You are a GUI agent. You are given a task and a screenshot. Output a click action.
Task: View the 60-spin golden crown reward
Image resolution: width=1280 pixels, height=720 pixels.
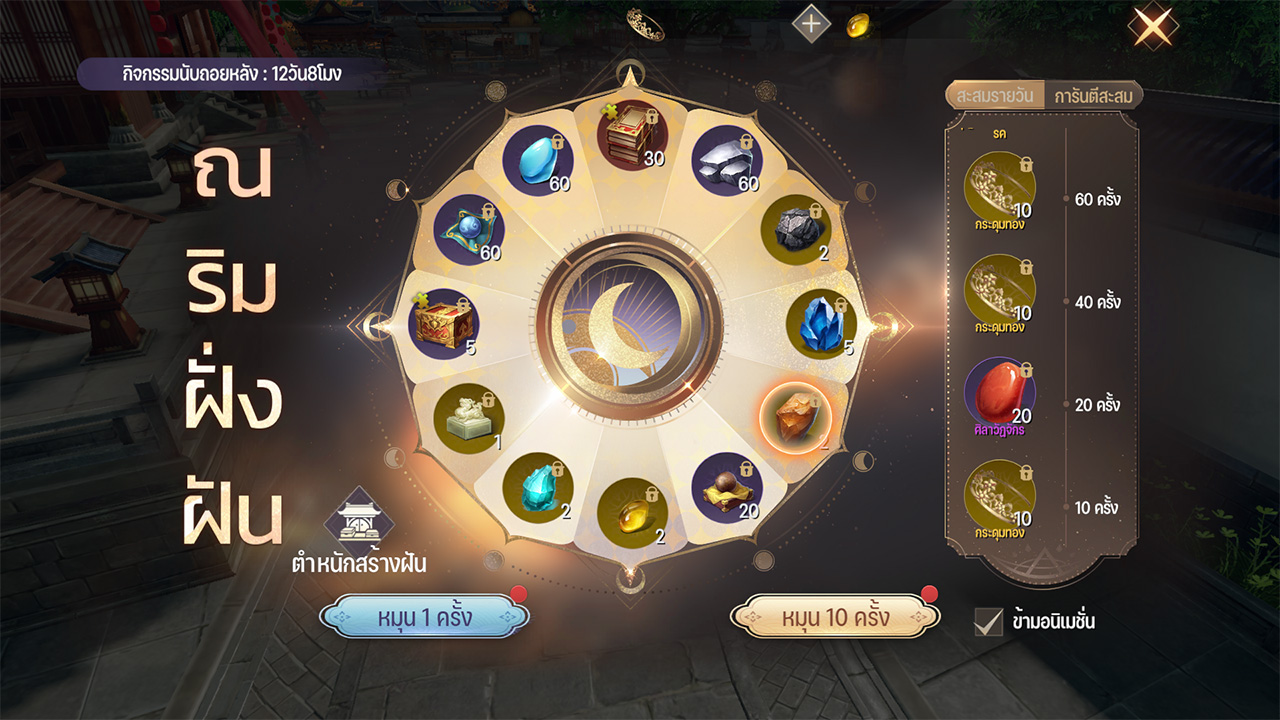[999, 187]
